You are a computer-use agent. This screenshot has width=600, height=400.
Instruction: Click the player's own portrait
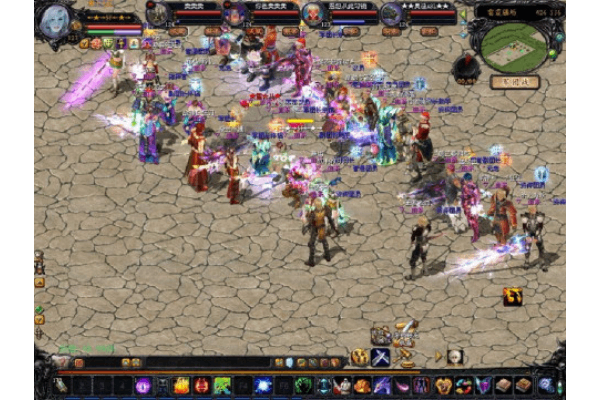57,19
